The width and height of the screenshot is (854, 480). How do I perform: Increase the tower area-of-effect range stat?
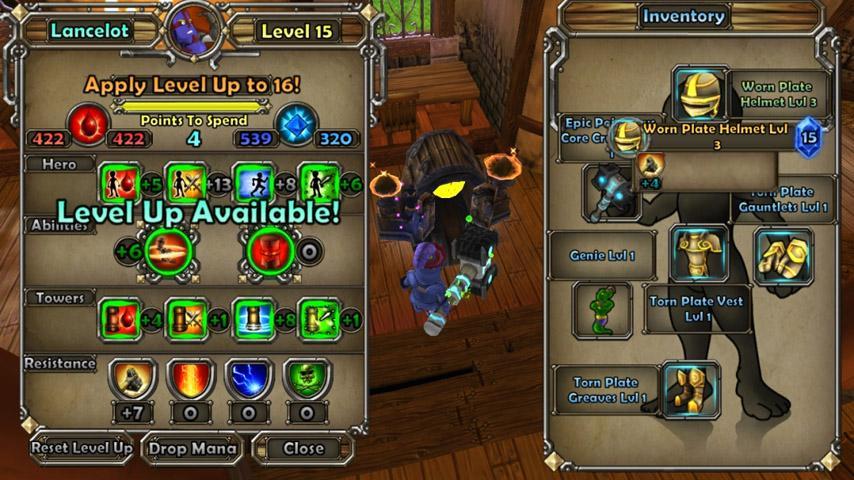coord(252,319)
